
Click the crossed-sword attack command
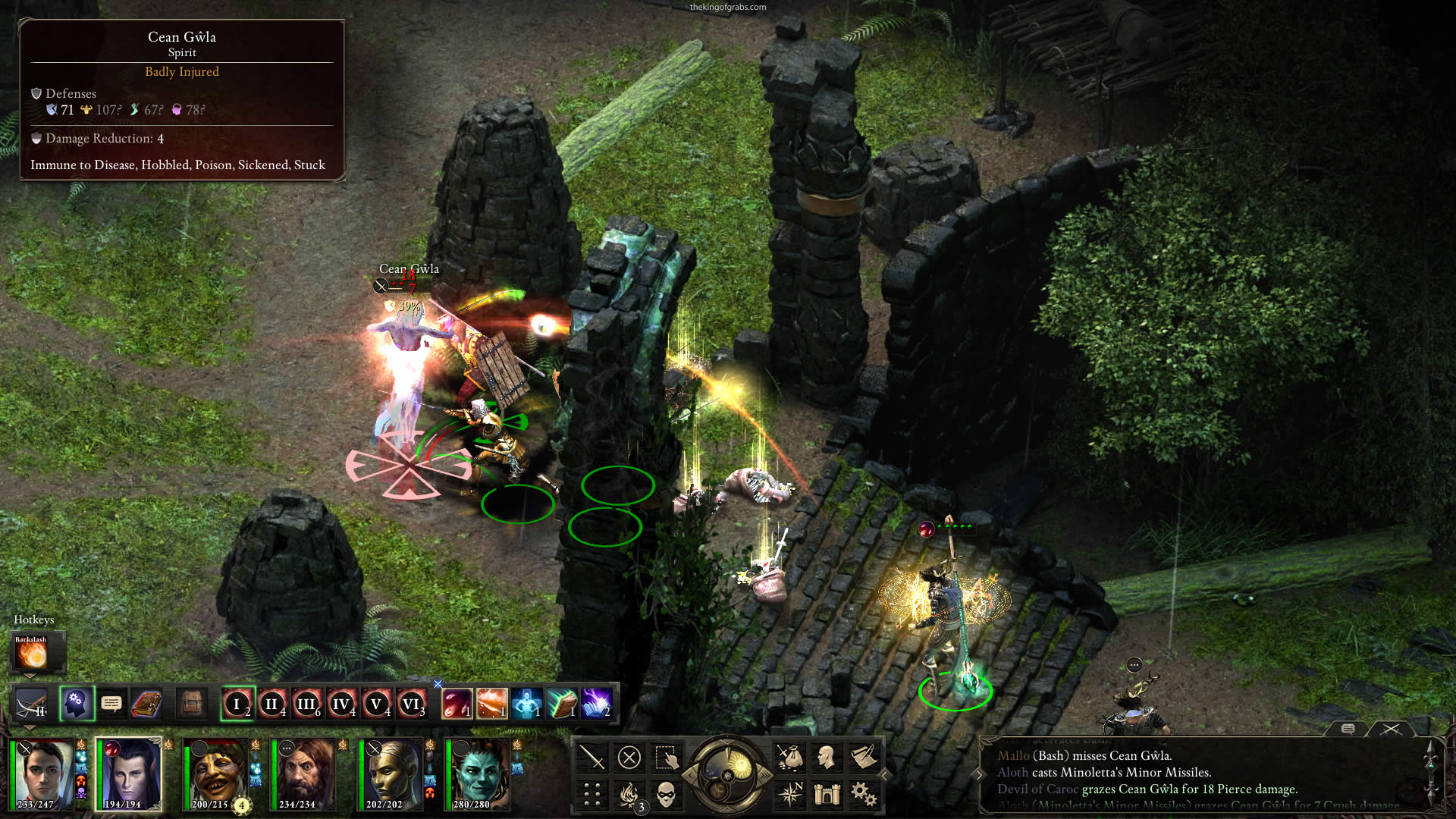(x=592, y=757)
